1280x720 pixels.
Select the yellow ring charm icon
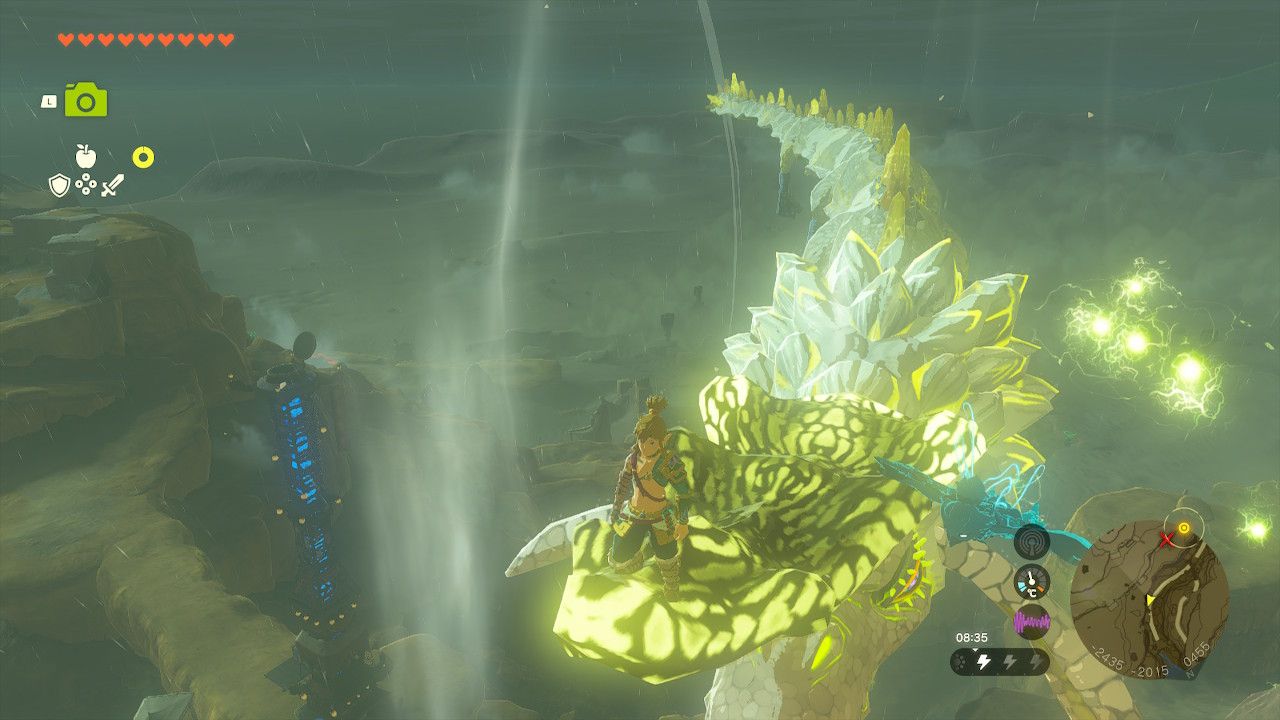coord(144,155)
